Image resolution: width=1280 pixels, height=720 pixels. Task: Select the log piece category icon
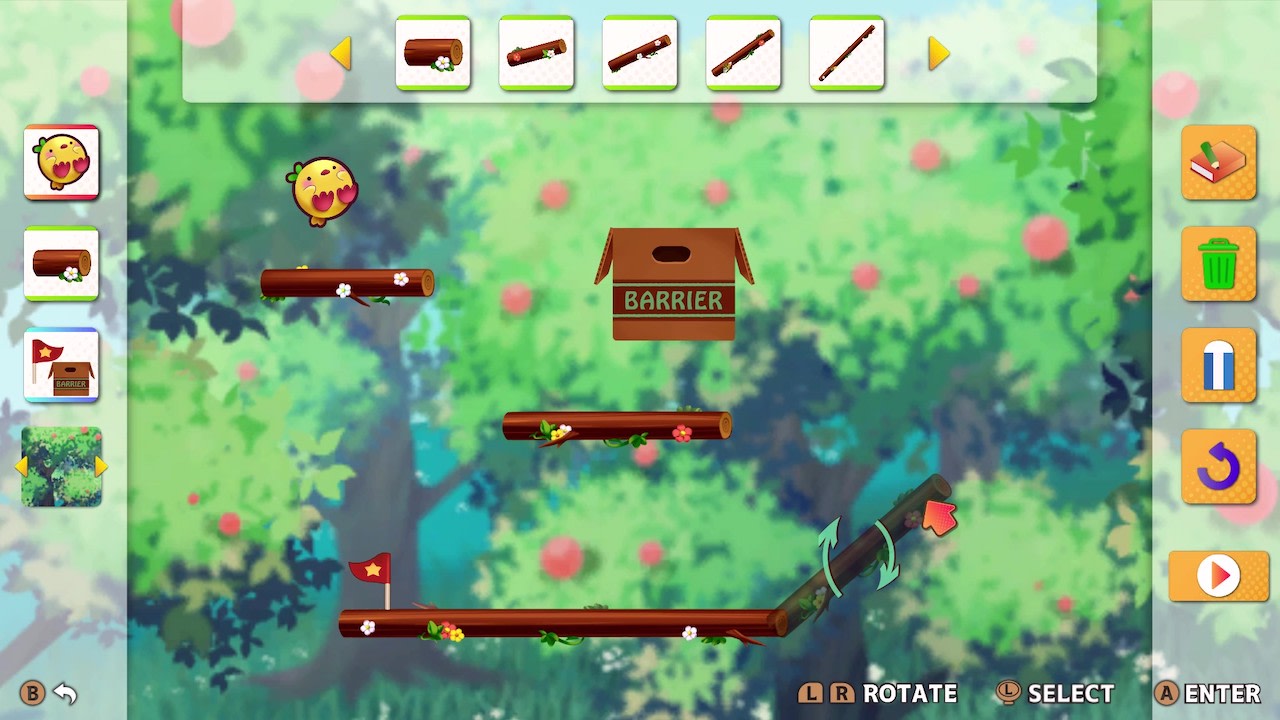coord(62,265)
